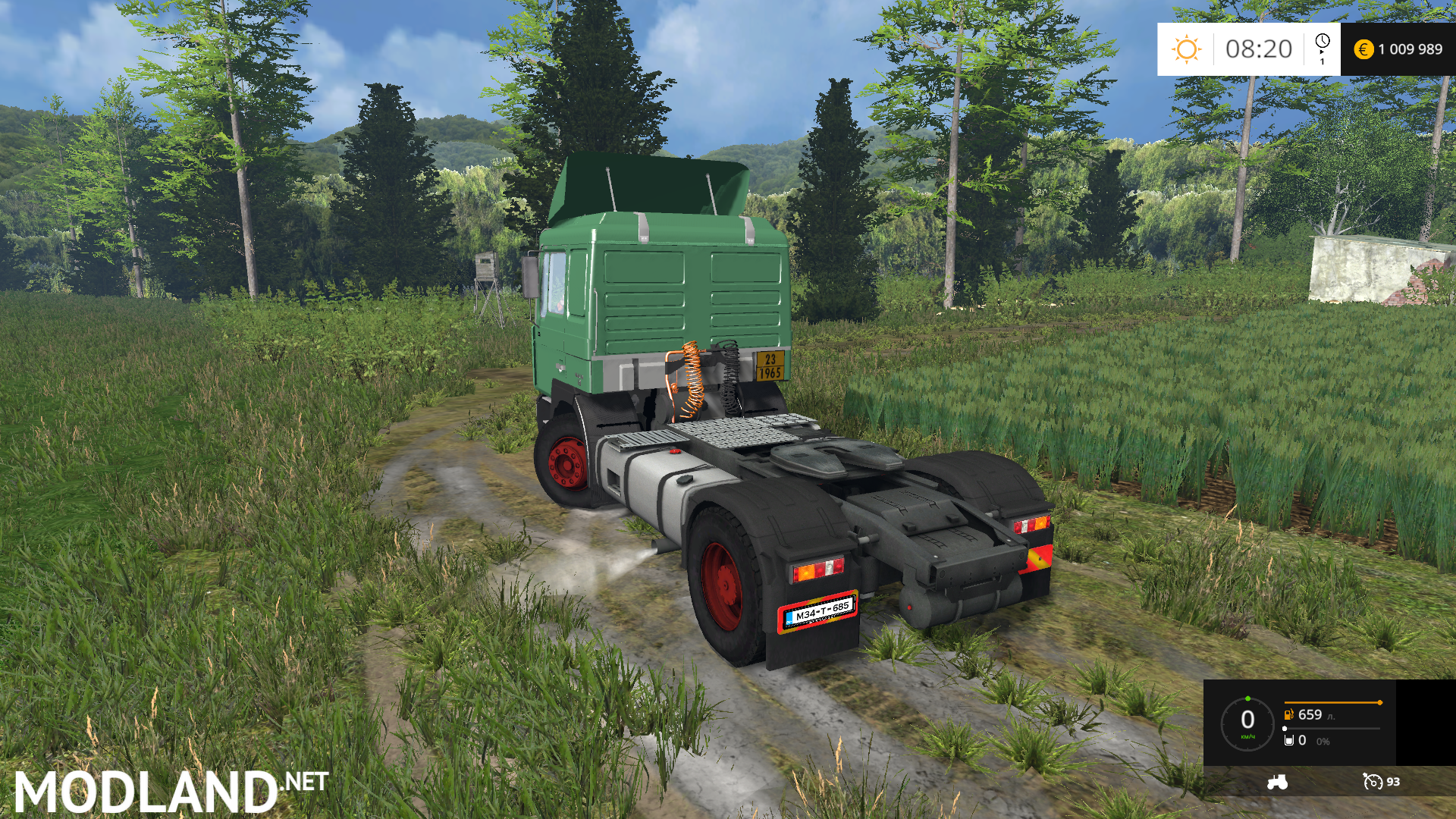Click the green cruise indicator dot on speedometer

pyautogui.click(x=1247, y=698)
